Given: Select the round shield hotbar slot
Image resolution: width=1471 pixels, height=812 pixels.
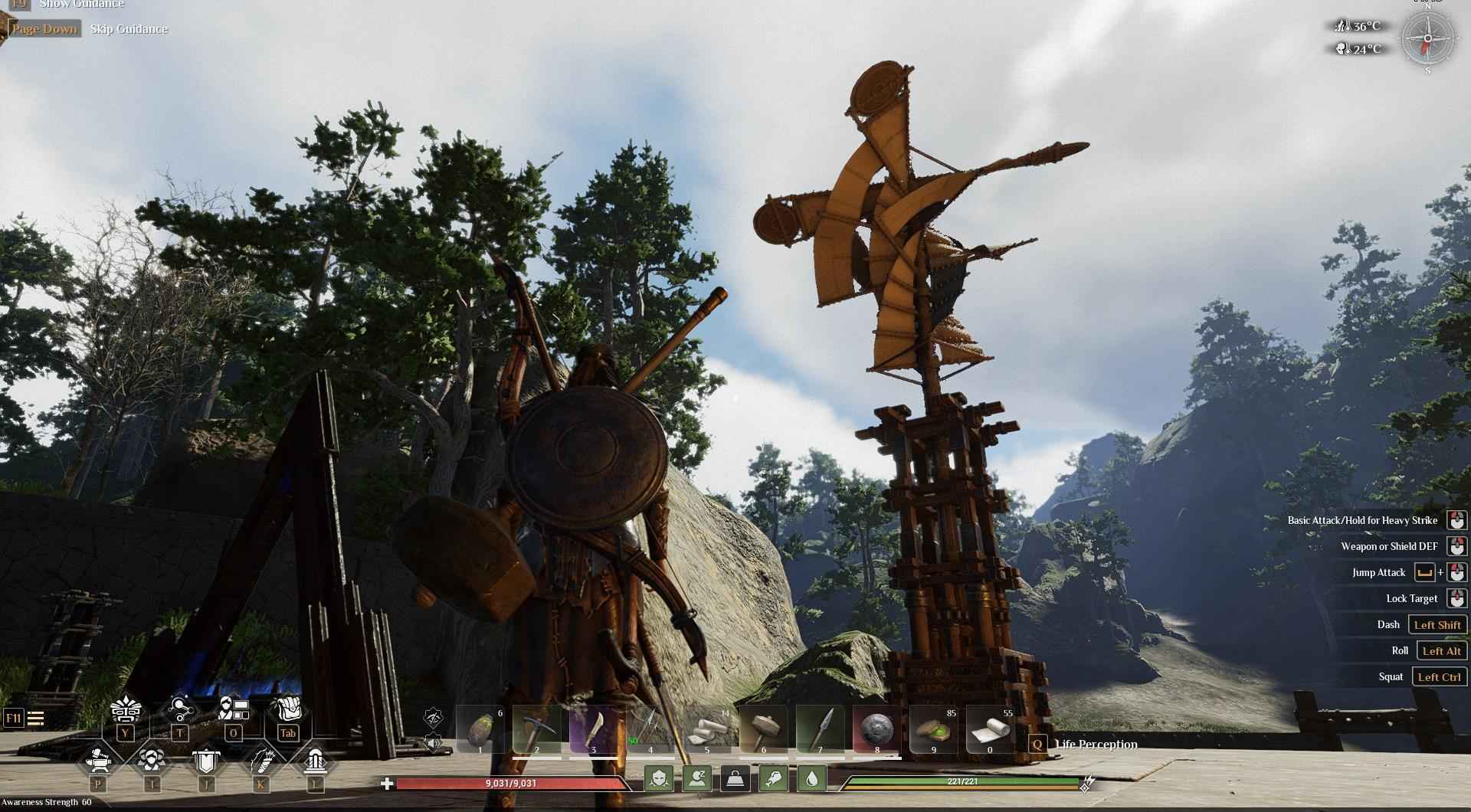Looking at the screenshot, I should point(876,729).
